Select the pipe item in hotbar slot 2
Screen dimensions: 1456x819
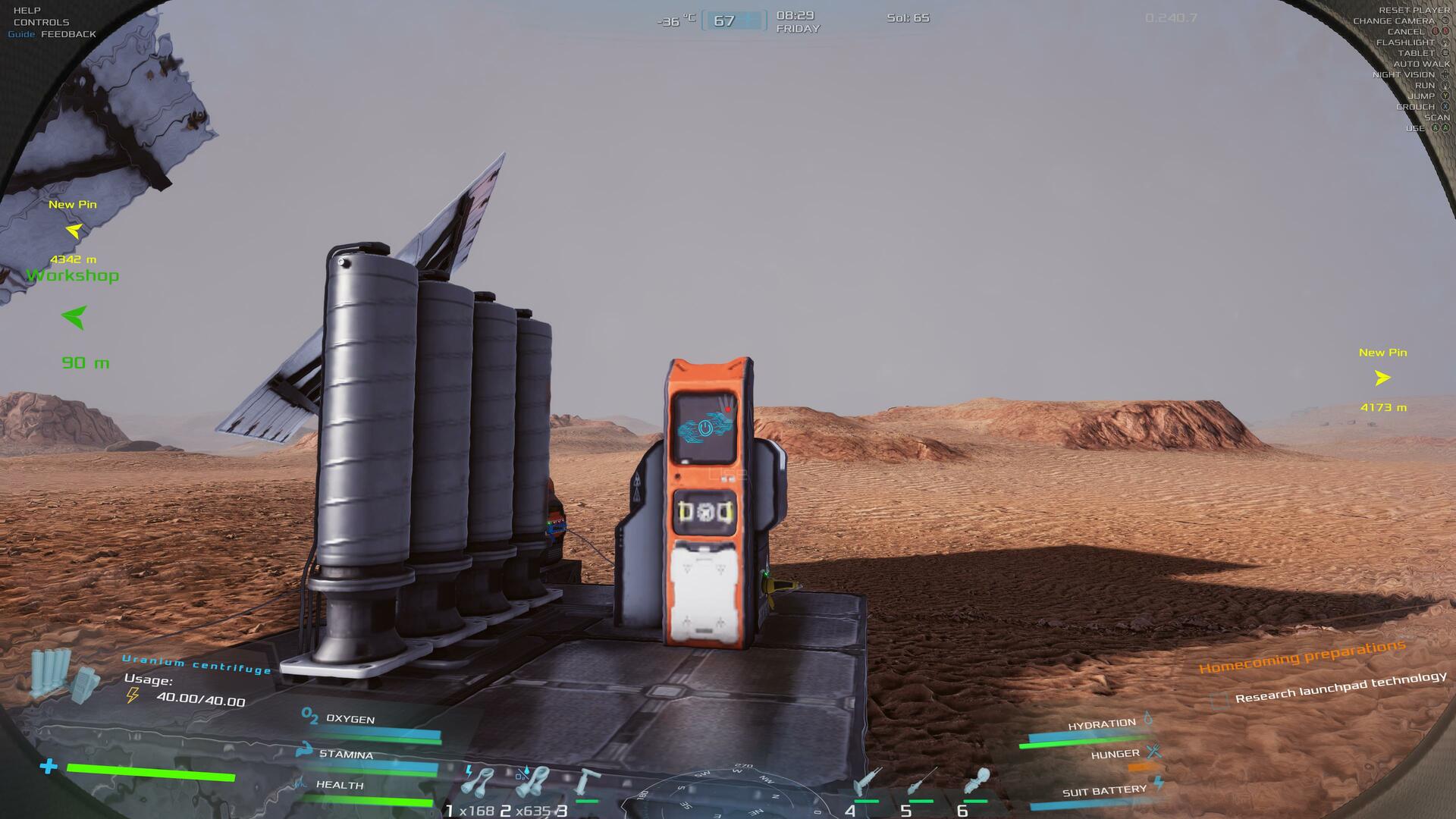click(532, 782)
